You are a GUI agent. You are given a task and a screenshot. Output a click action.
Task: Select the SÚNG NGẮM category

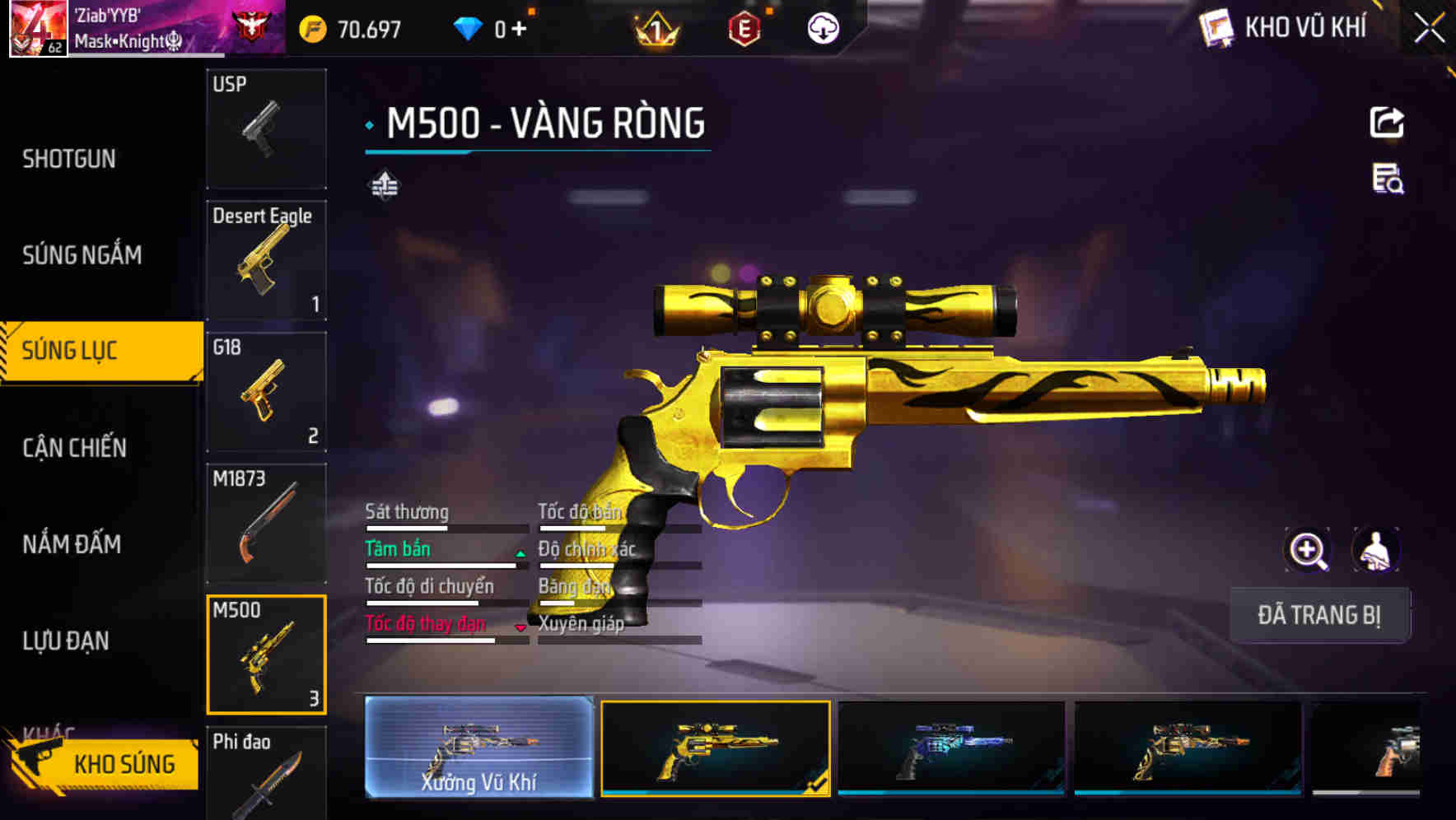(x=82, y=255)
